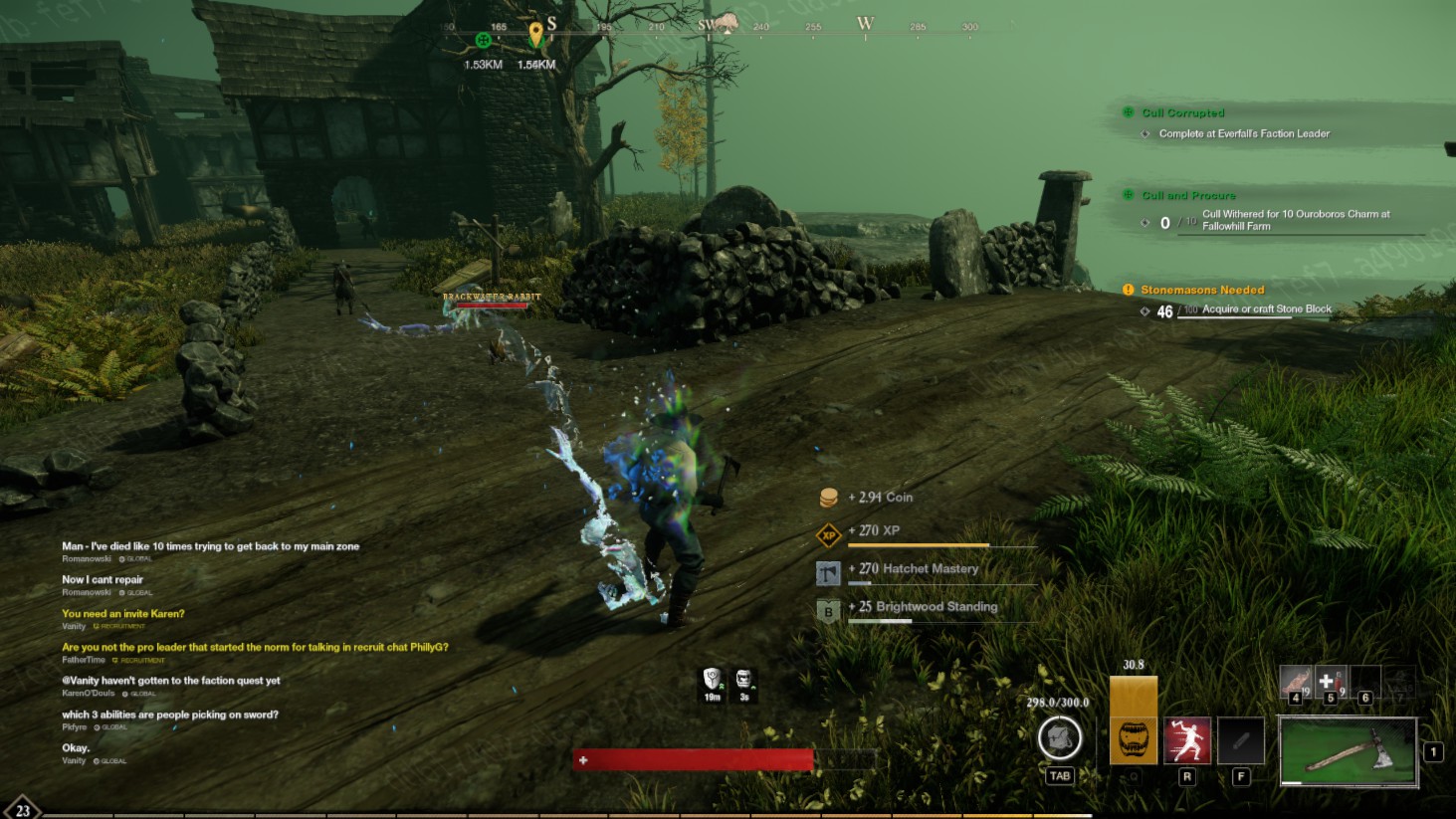Open the Stonemasons Needed quest entry
The image size is (1456, 819).
tap(1202, 291)
